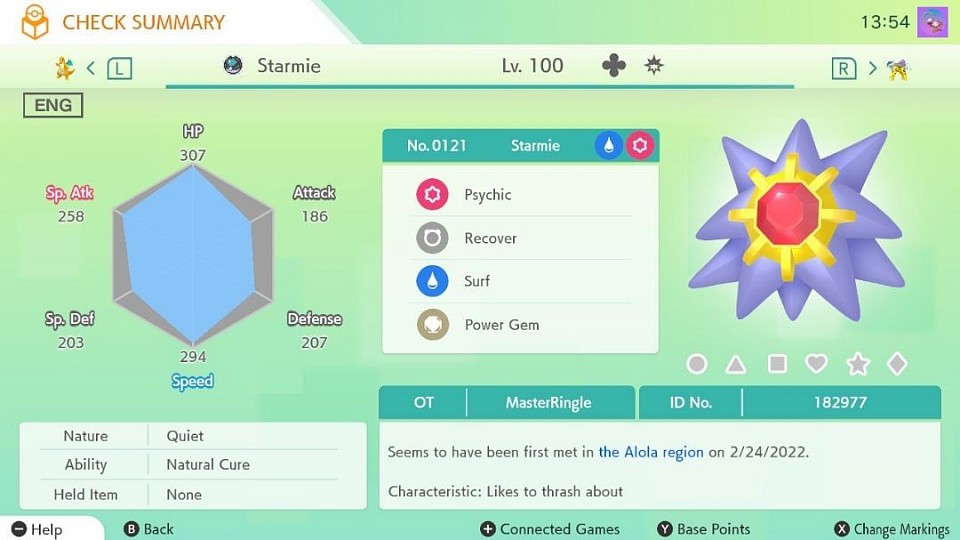Select the Power Gem move
960x540 pixels.
point(520,325)
